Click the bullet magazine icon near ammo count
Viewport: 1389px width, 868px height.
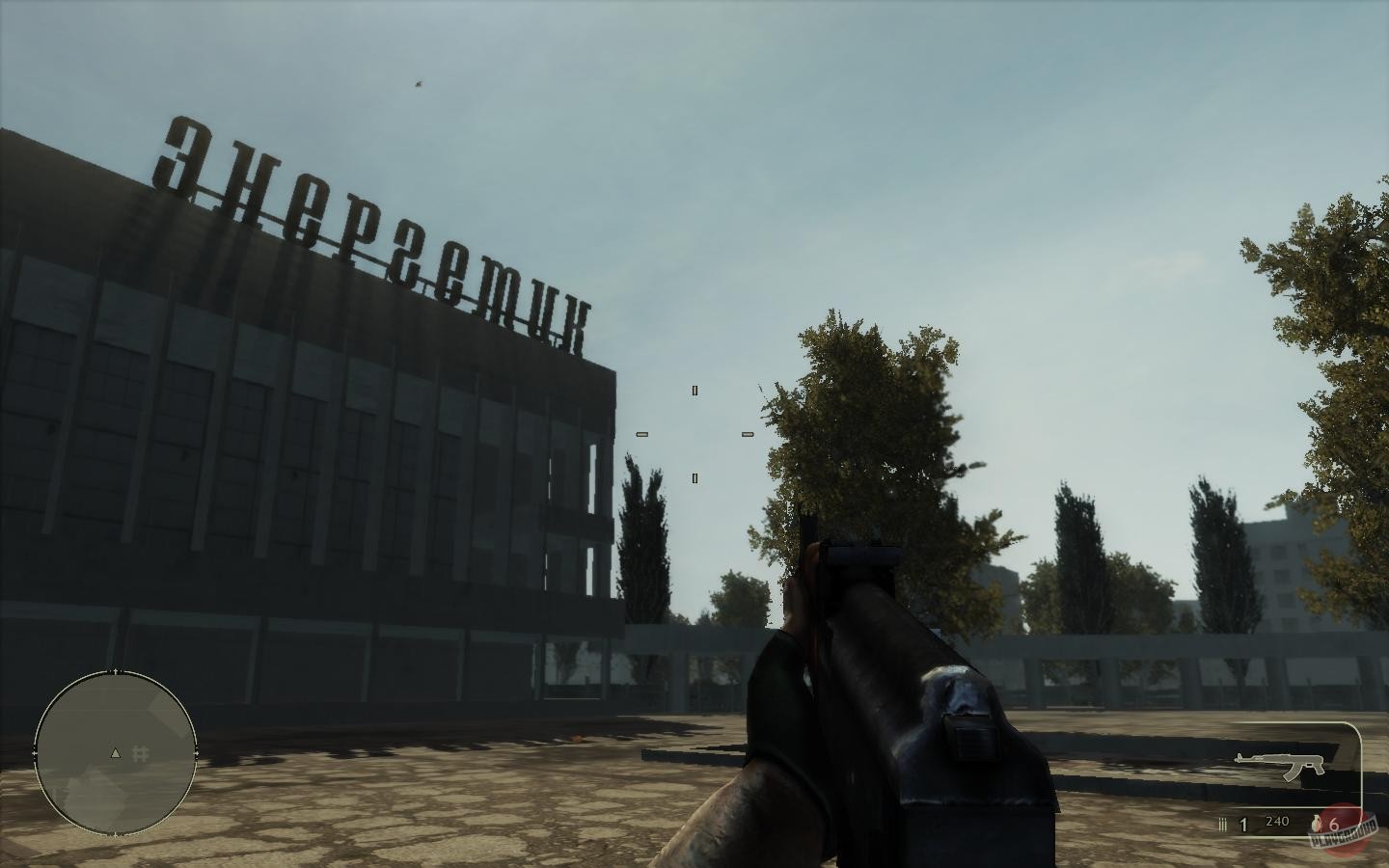coord(1221,823)
